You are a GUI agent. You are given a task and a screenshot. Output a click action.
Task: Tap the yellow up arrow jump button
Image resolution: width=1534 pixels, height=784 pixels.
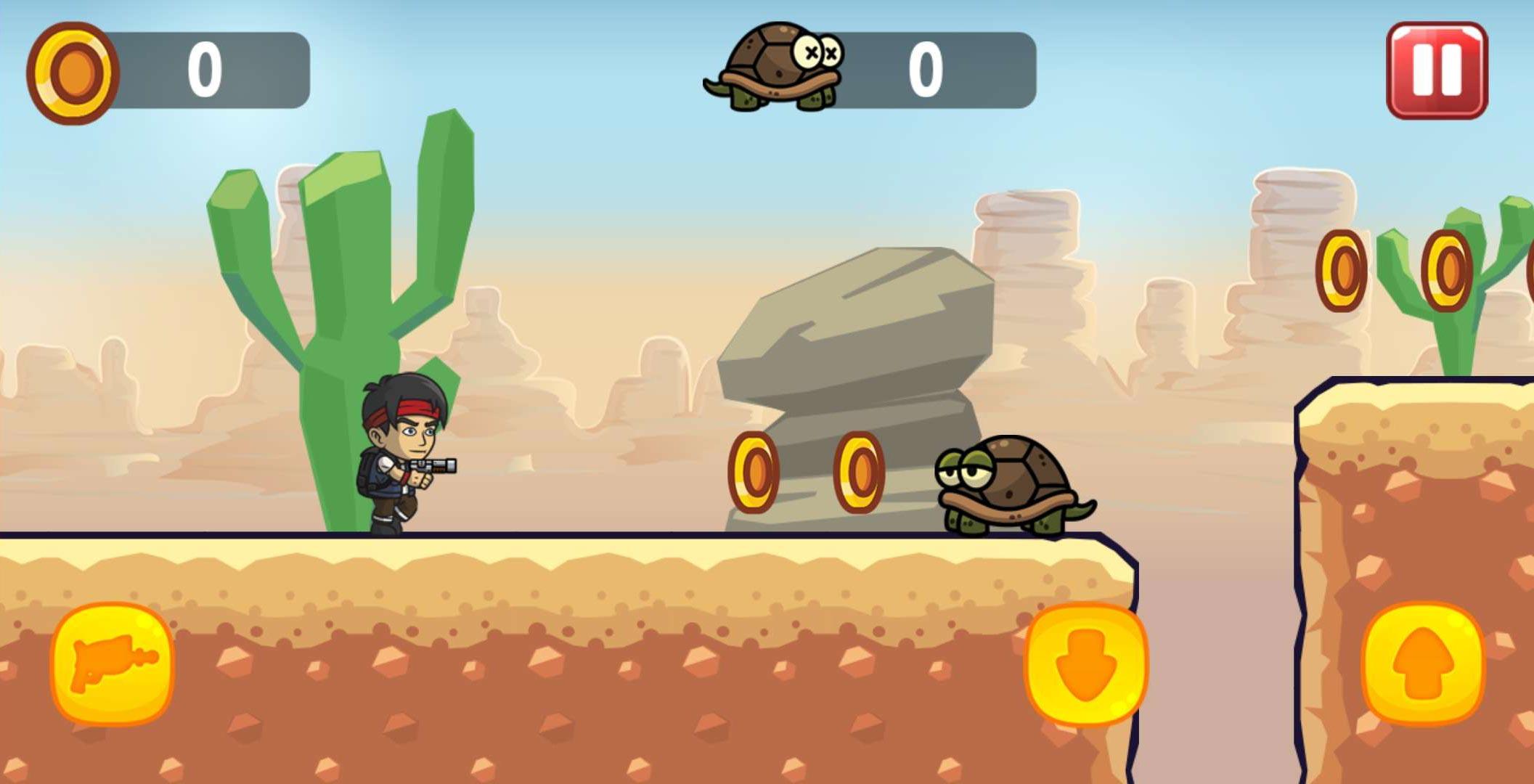click(x=1424, y=664)
